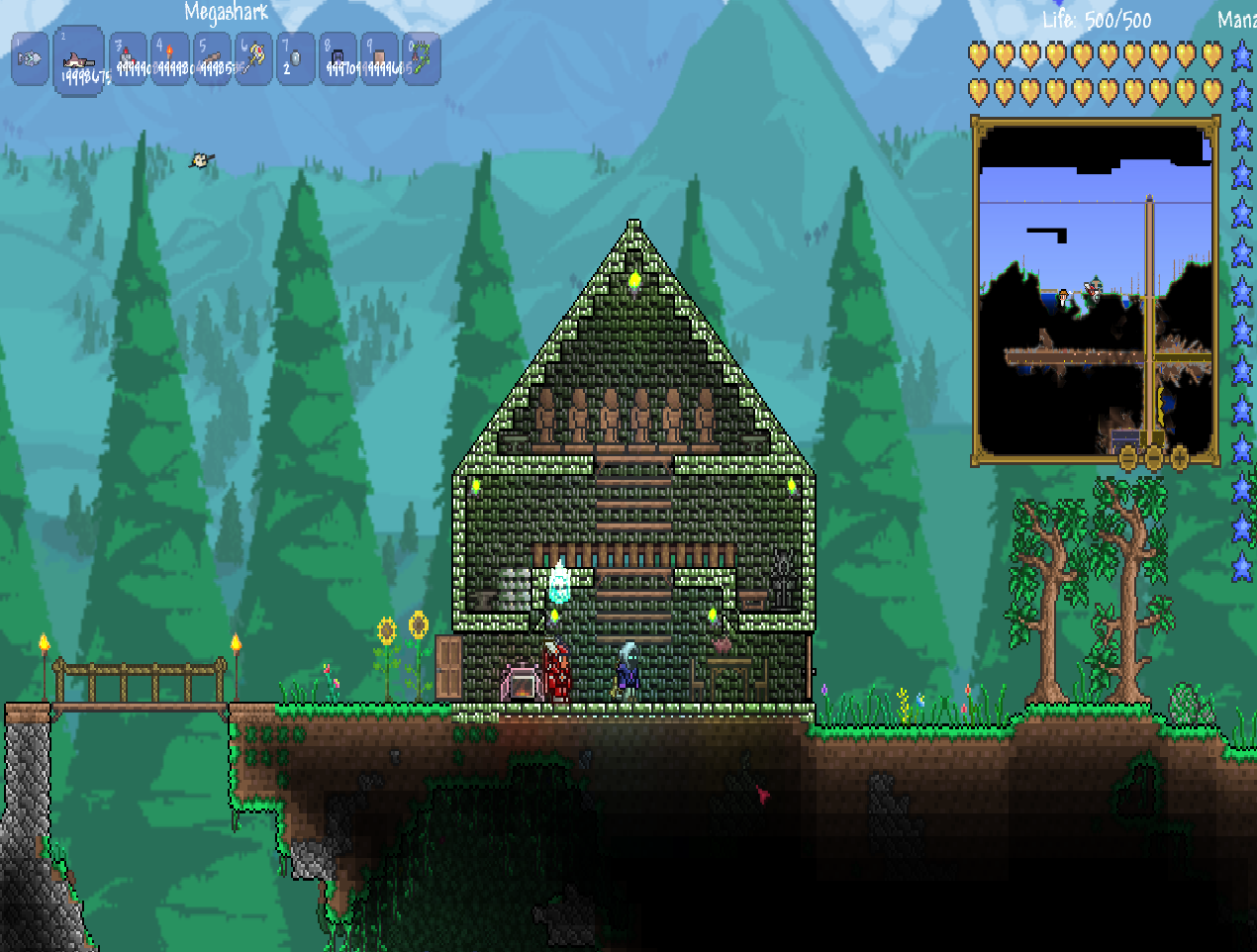Image resolution: width=1257 pixels, height=952 pixels.
Task: Select the pink block in slot 9
Action: 379,59
